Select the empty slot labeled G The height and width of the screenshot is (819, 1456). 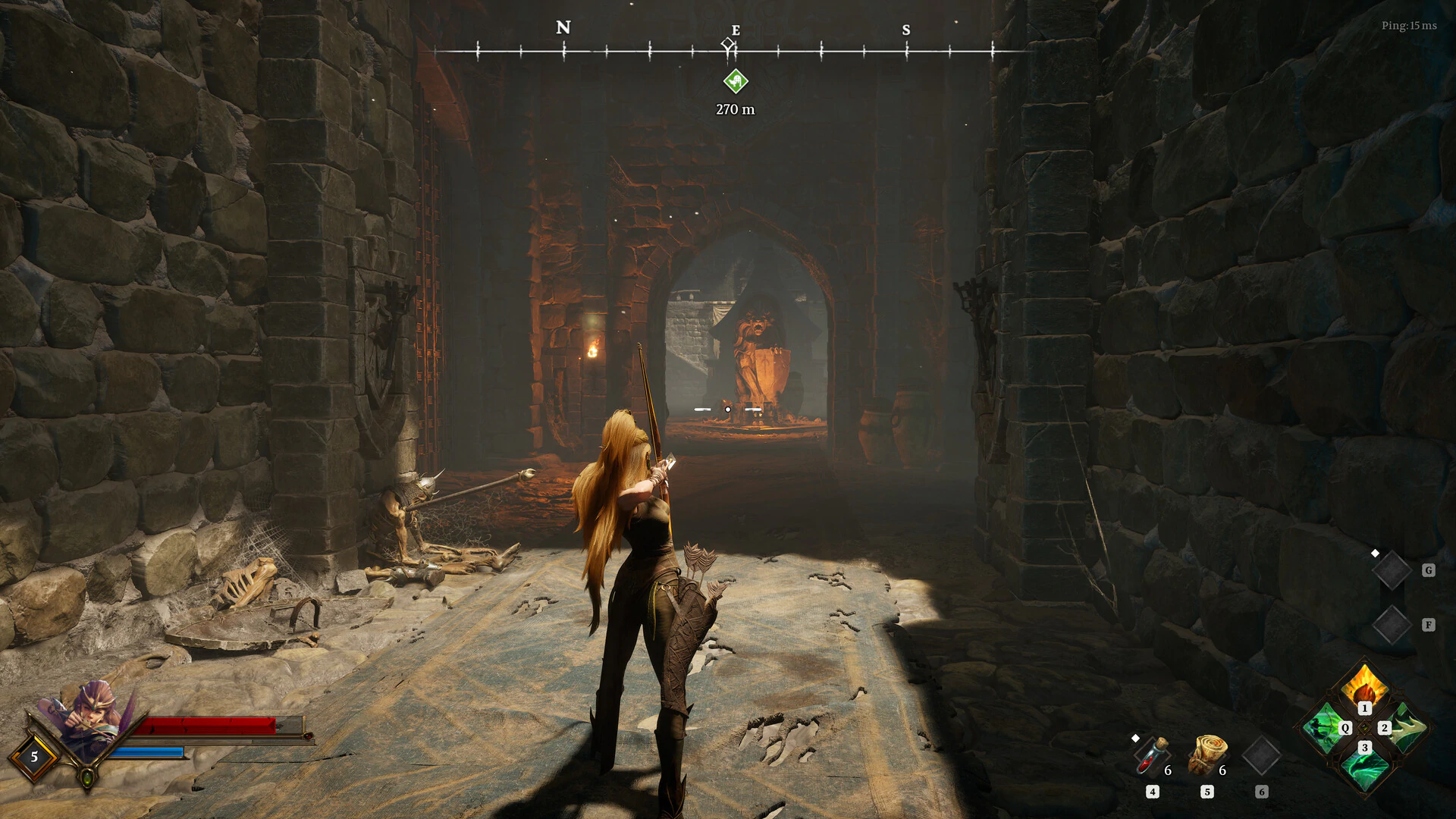1392,570
